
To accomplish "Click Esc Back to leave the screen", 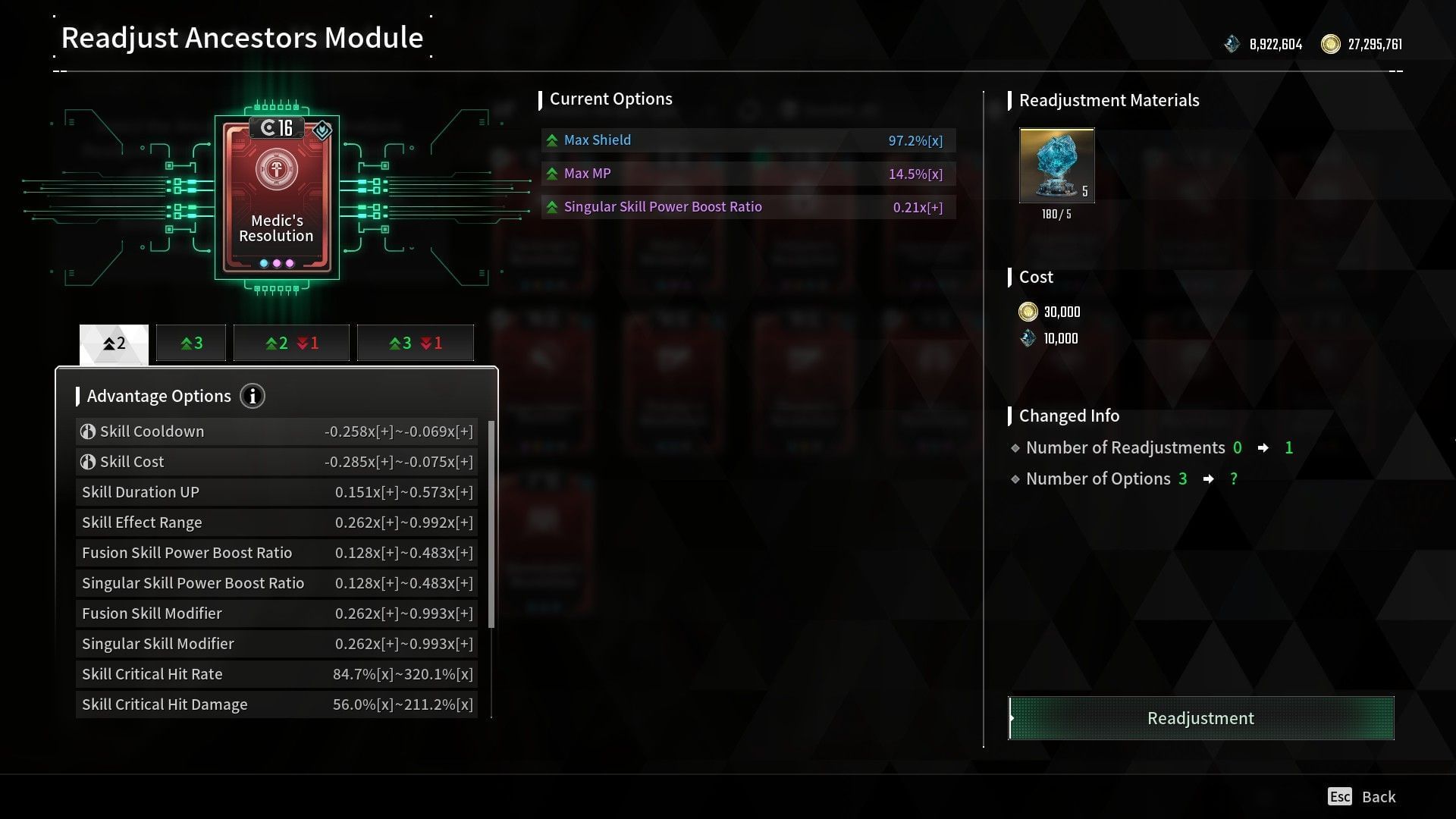I will coord(1361,796).
